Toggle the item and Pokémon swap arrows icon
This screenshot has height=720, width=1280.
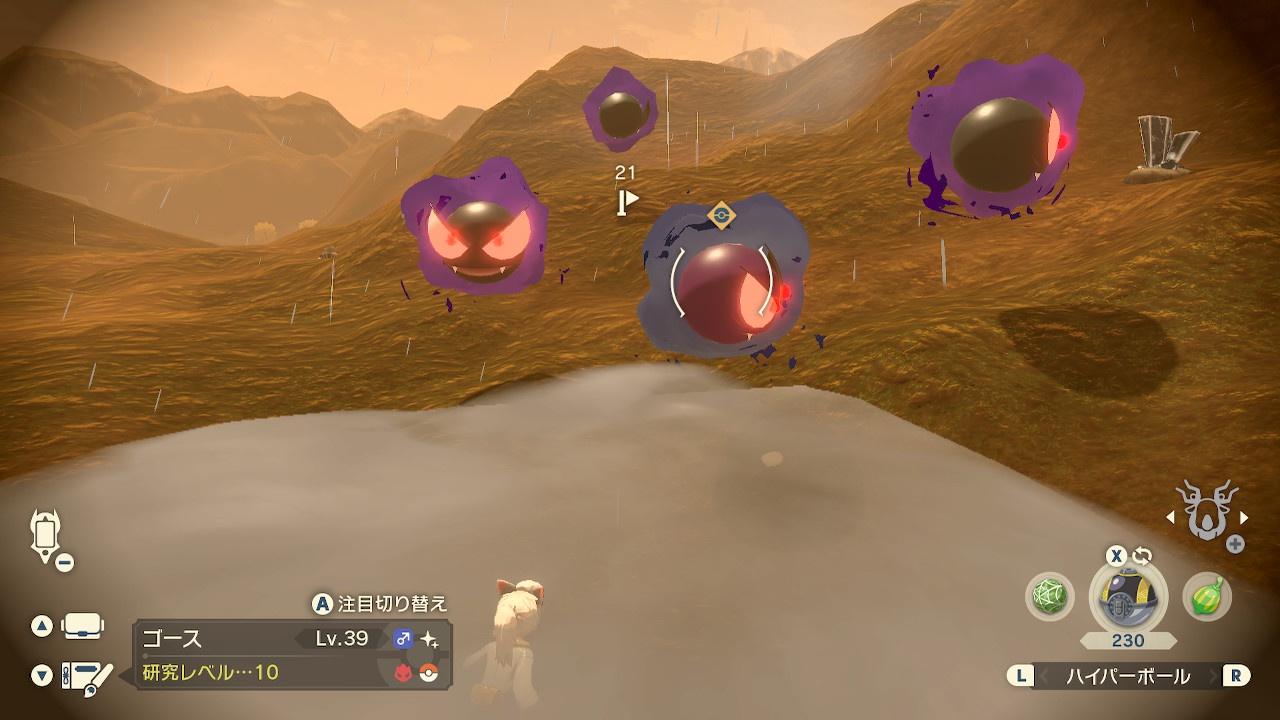(x=1142, y=556)
